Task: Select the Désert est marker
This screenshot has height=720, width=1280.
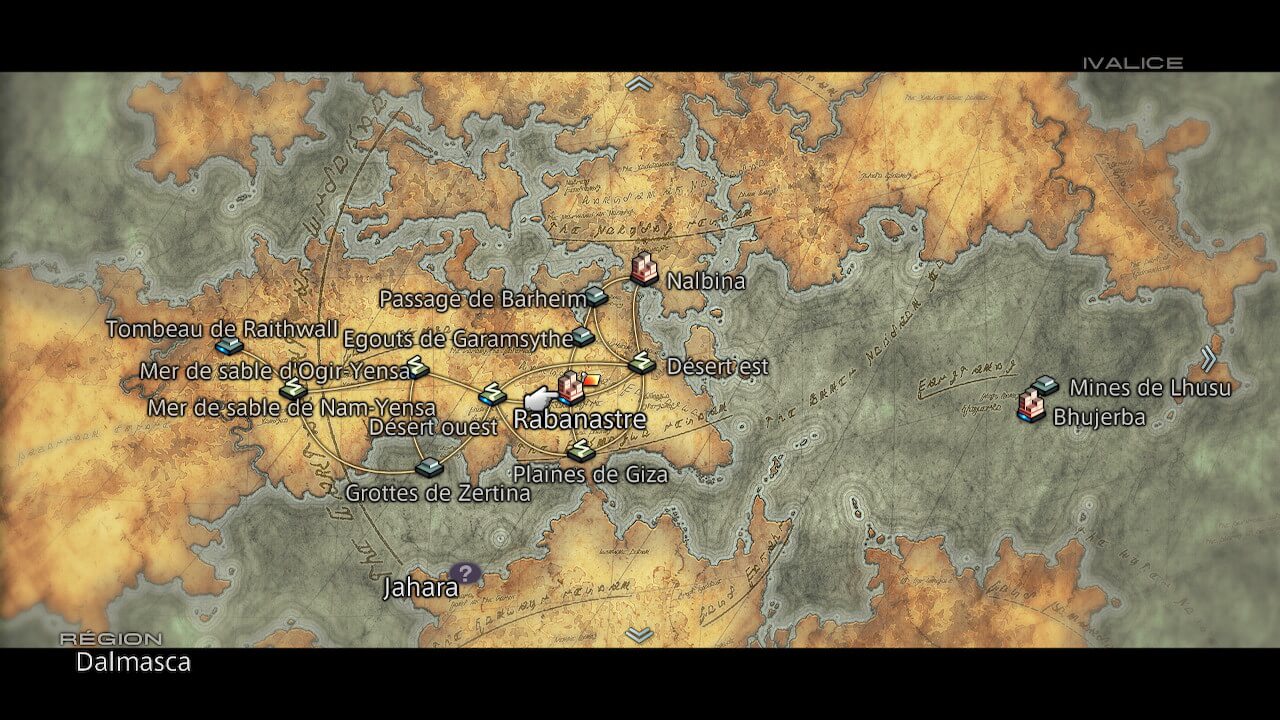Action: (x=642, y=364)
